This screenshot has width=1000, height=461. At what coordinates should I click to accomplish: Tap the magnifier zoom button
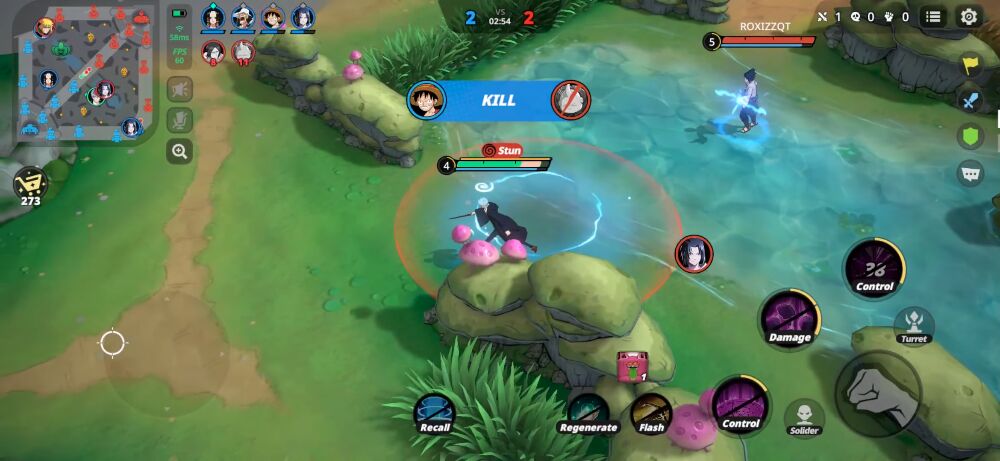[x=180, y=152]
